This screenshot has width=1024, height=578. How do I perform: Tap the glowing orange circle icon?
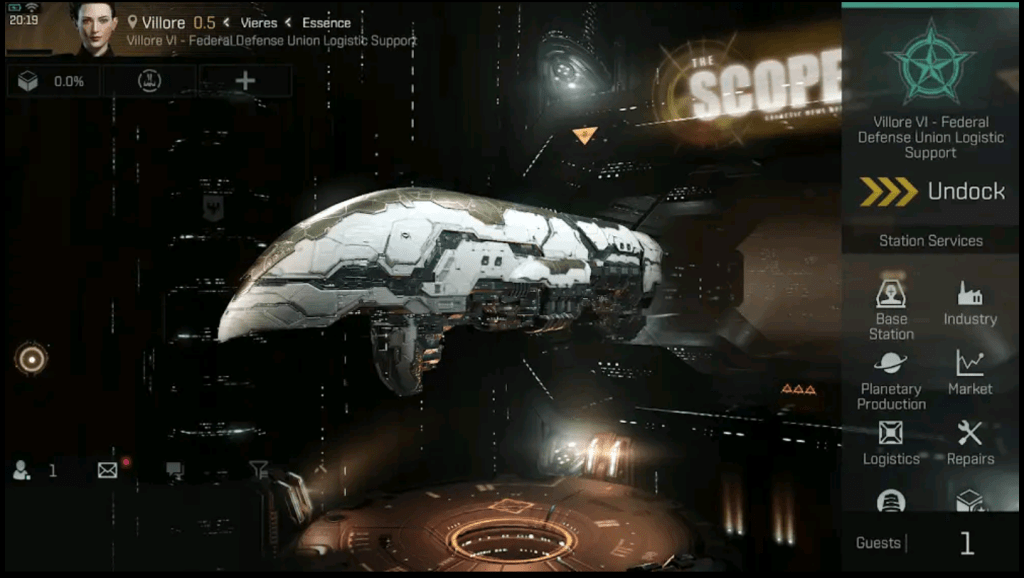pyautogui.click(x=31, y=359)
